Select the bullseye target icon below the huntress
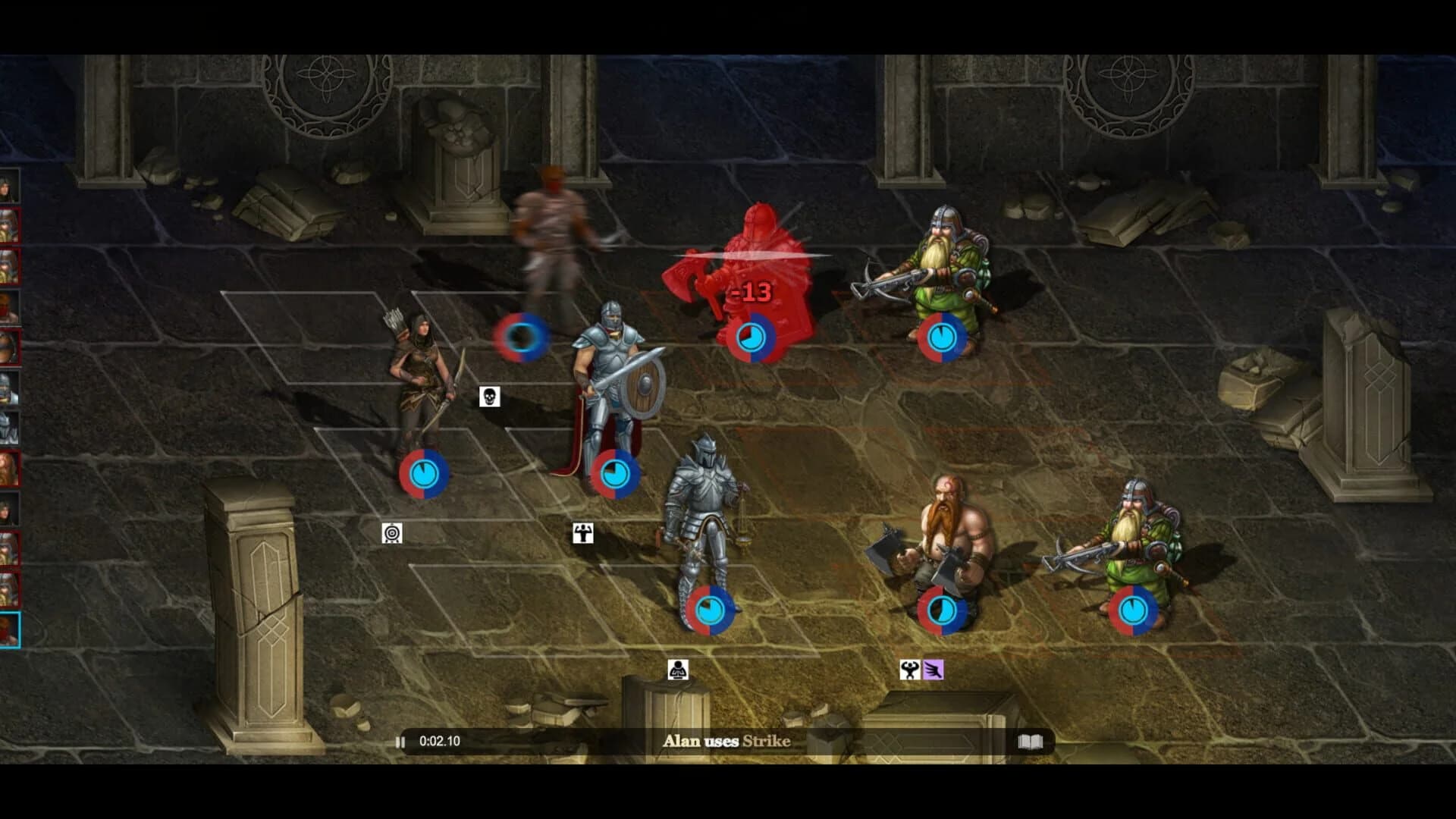This screenshot has width=1456, height=819. 392,535
